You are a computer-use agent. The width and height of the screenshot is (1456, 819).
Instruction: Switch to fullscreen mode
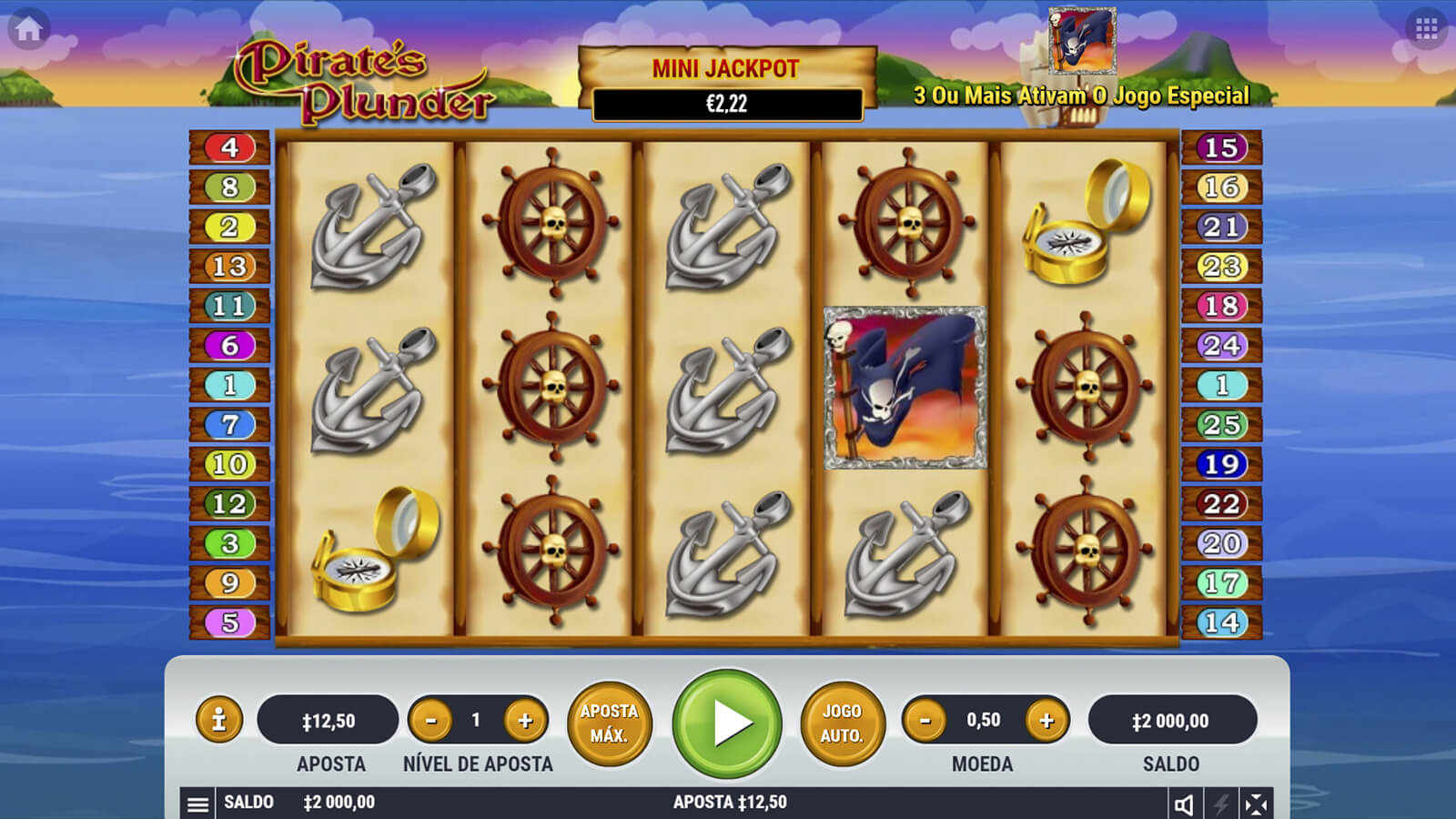tap(1256, 804)
